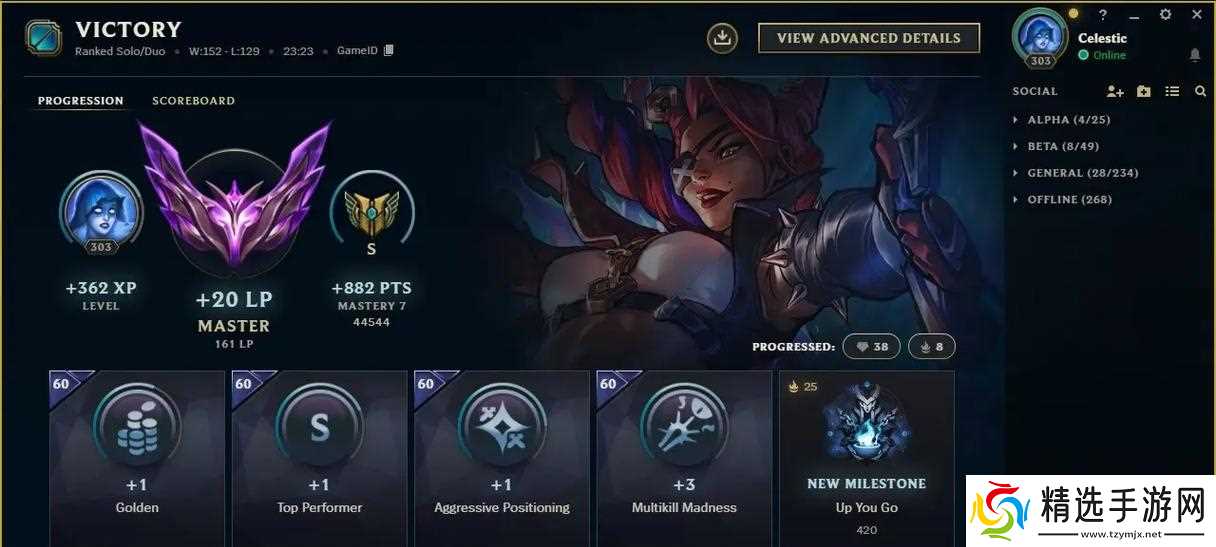
Task: Copy the GameID
Action: 389,50
